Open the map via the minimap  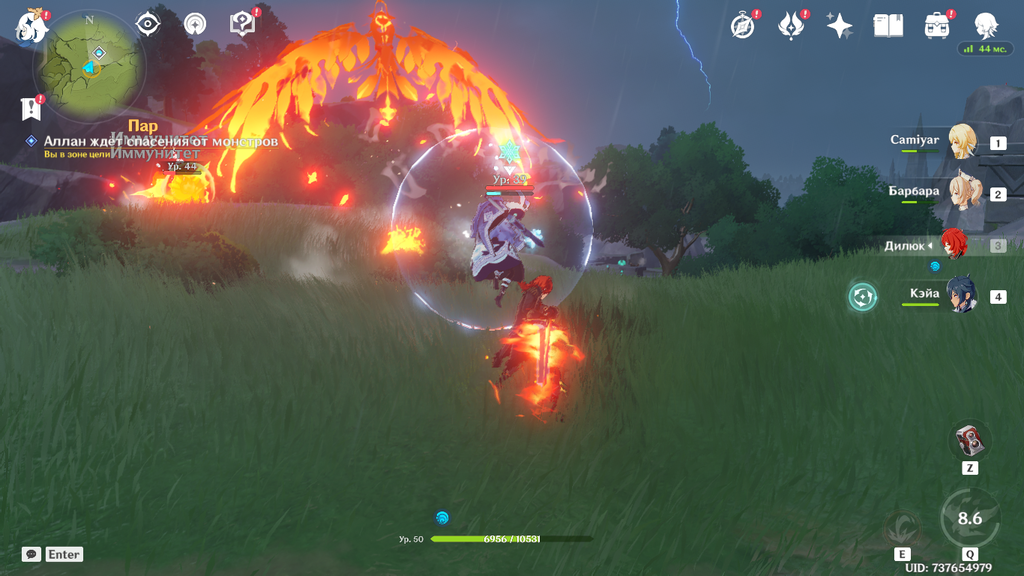point(90,66)
